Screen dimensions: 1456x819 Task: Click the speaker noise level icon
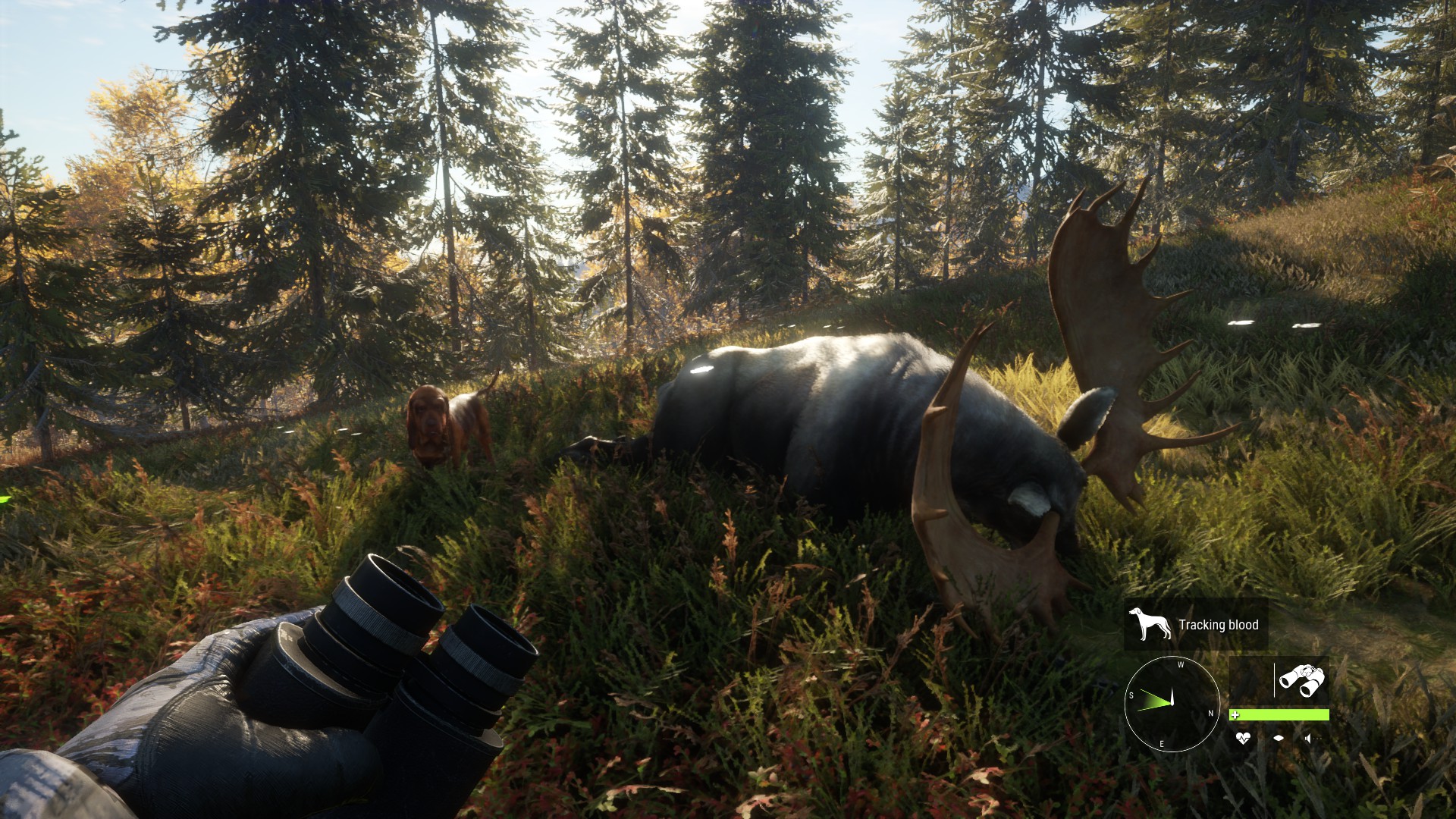coord(1309,738)
